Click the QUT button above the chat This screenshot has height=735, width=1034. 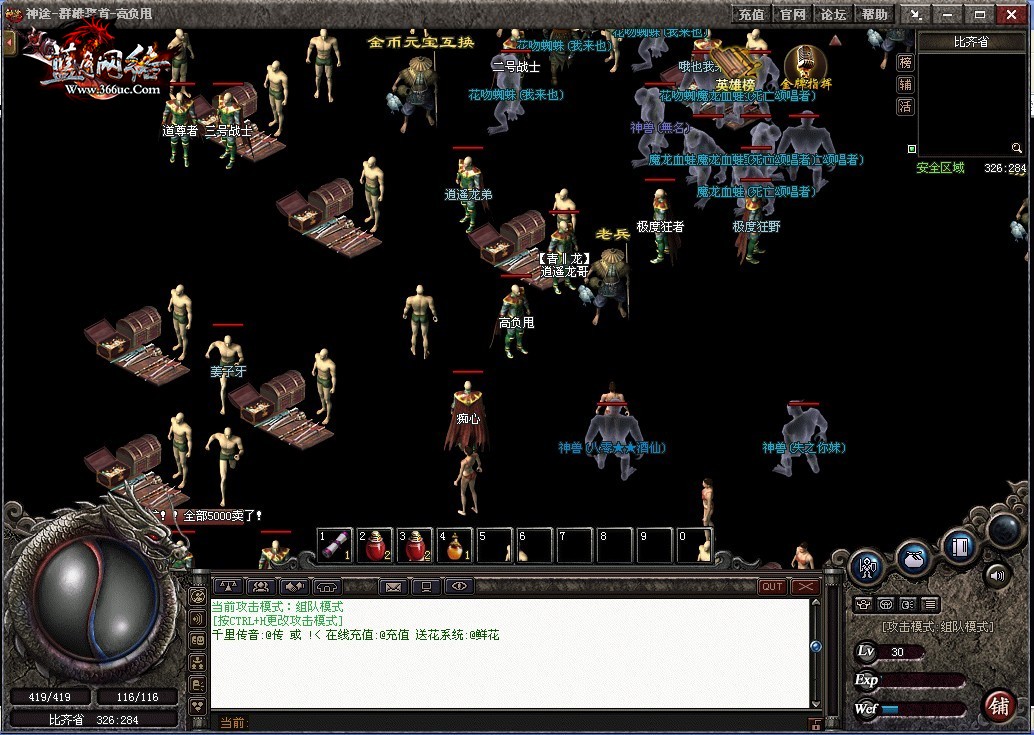click(772, 587)
